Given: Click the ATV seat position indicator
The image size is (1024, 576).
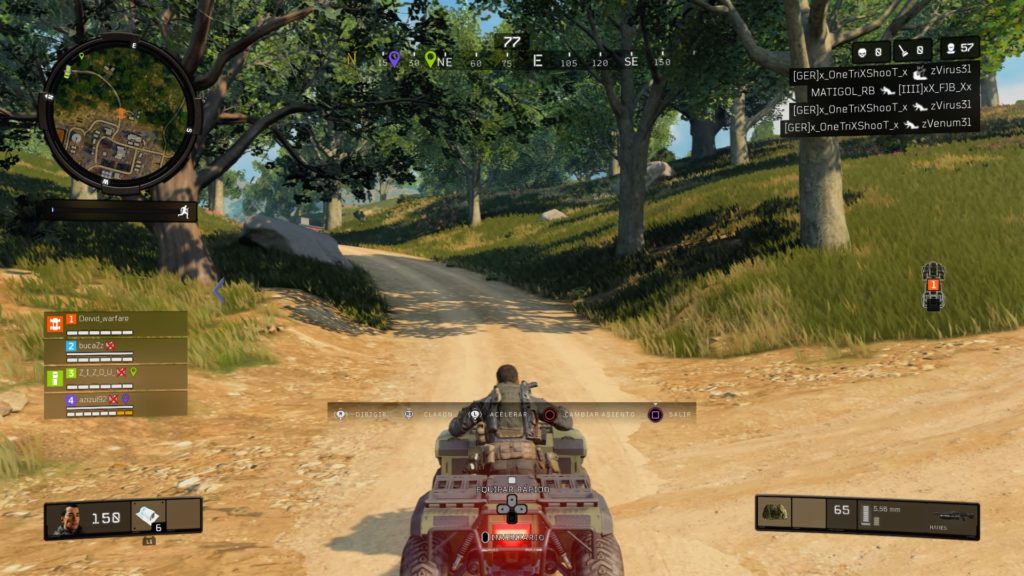Looking at the screenshot, I should [933, 287].
